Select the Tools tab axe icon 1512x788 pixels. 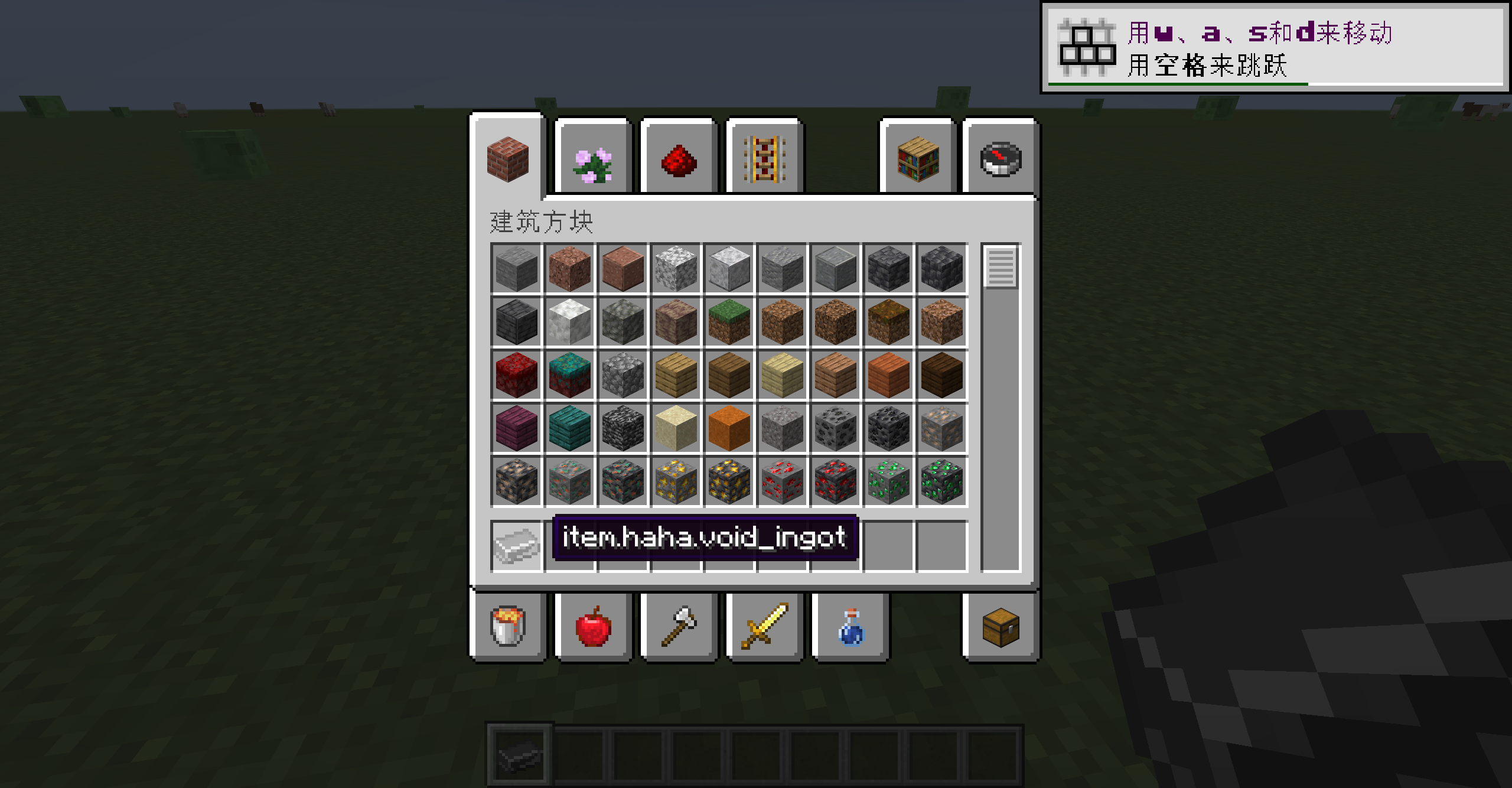(x=678, y=625)
